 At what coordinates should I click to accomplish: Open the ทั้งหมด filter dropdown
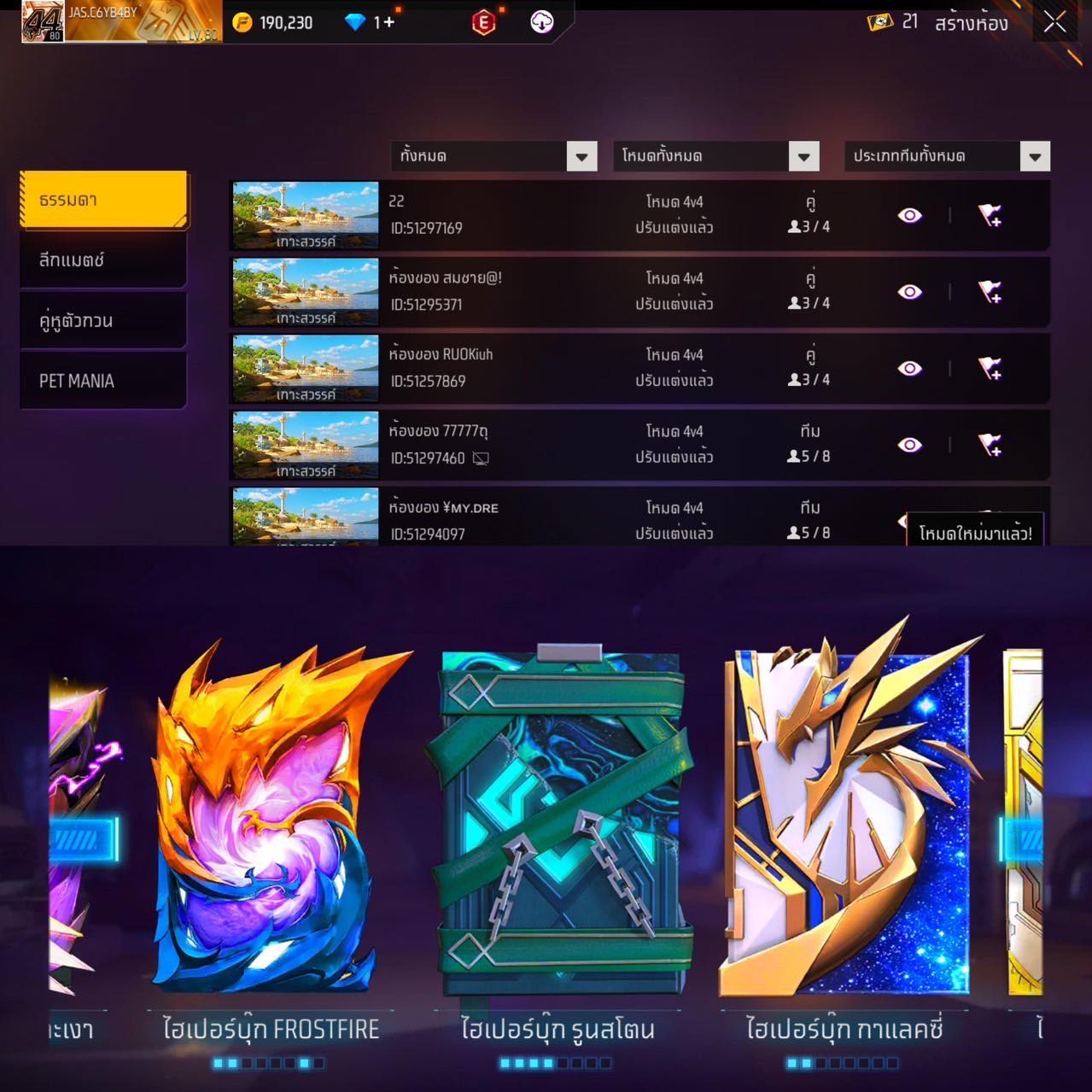point(581,156)
